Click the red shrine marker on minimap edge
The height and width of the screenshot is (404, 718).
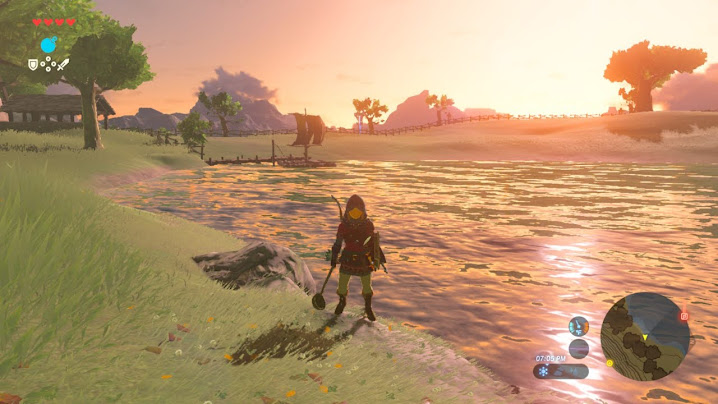[x=685, y=316]
